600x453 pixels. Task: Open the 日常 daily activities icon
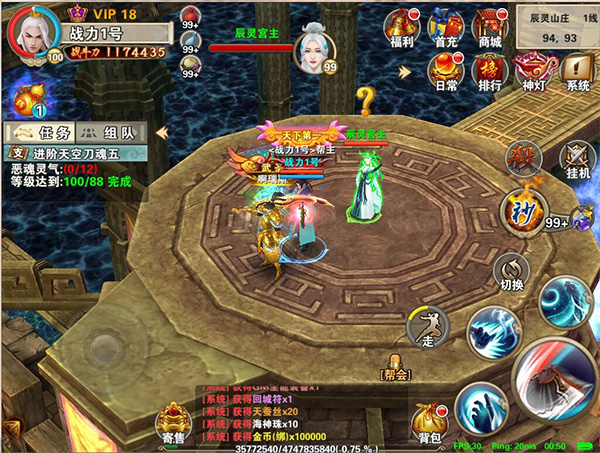tap(447, 70)
